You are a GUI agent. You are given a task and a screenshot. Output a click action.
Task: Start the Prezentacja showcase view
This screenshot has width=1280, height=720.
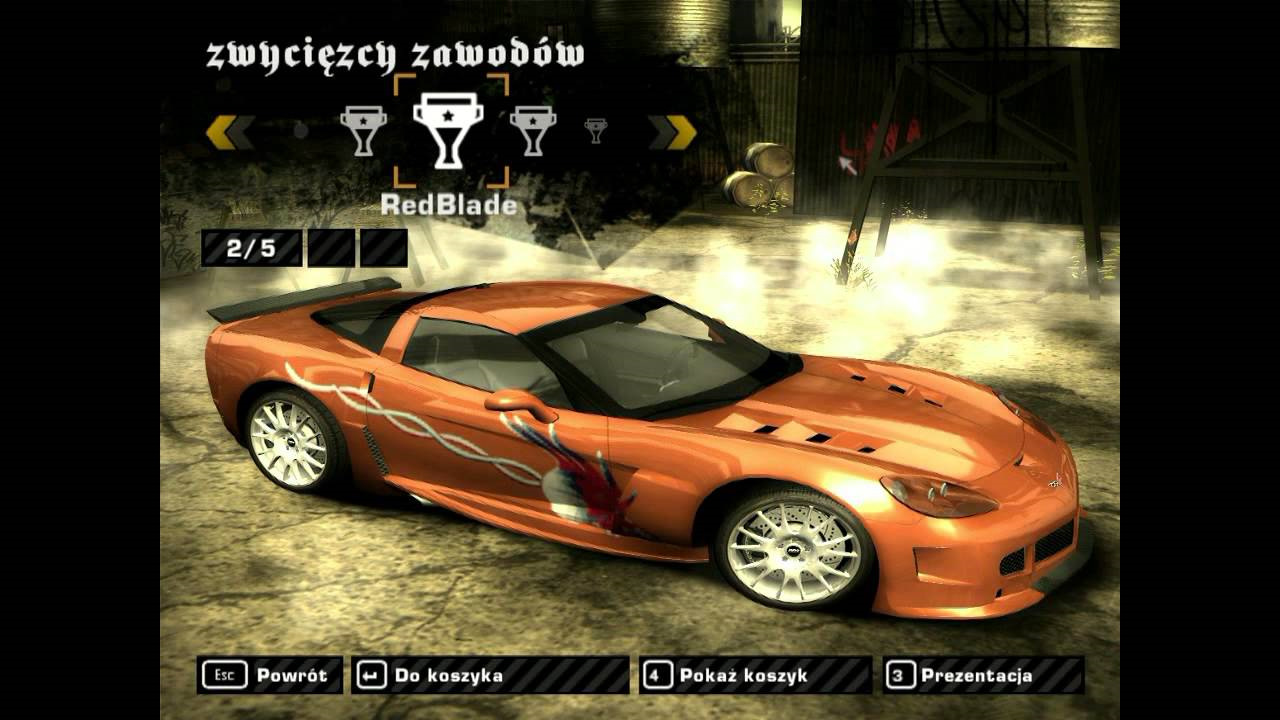coord(983,675)
